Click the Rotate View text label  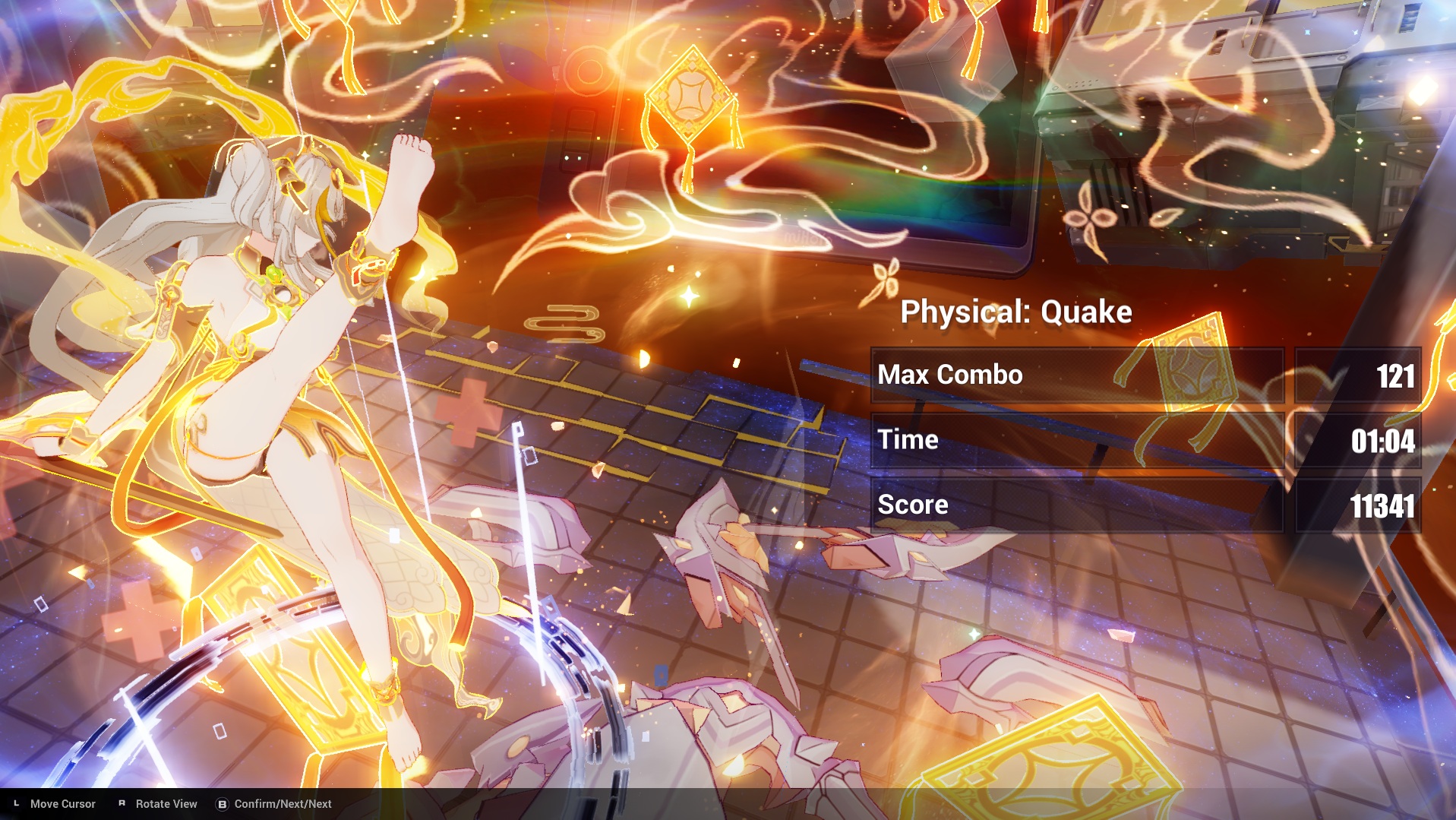coord(166,803)
